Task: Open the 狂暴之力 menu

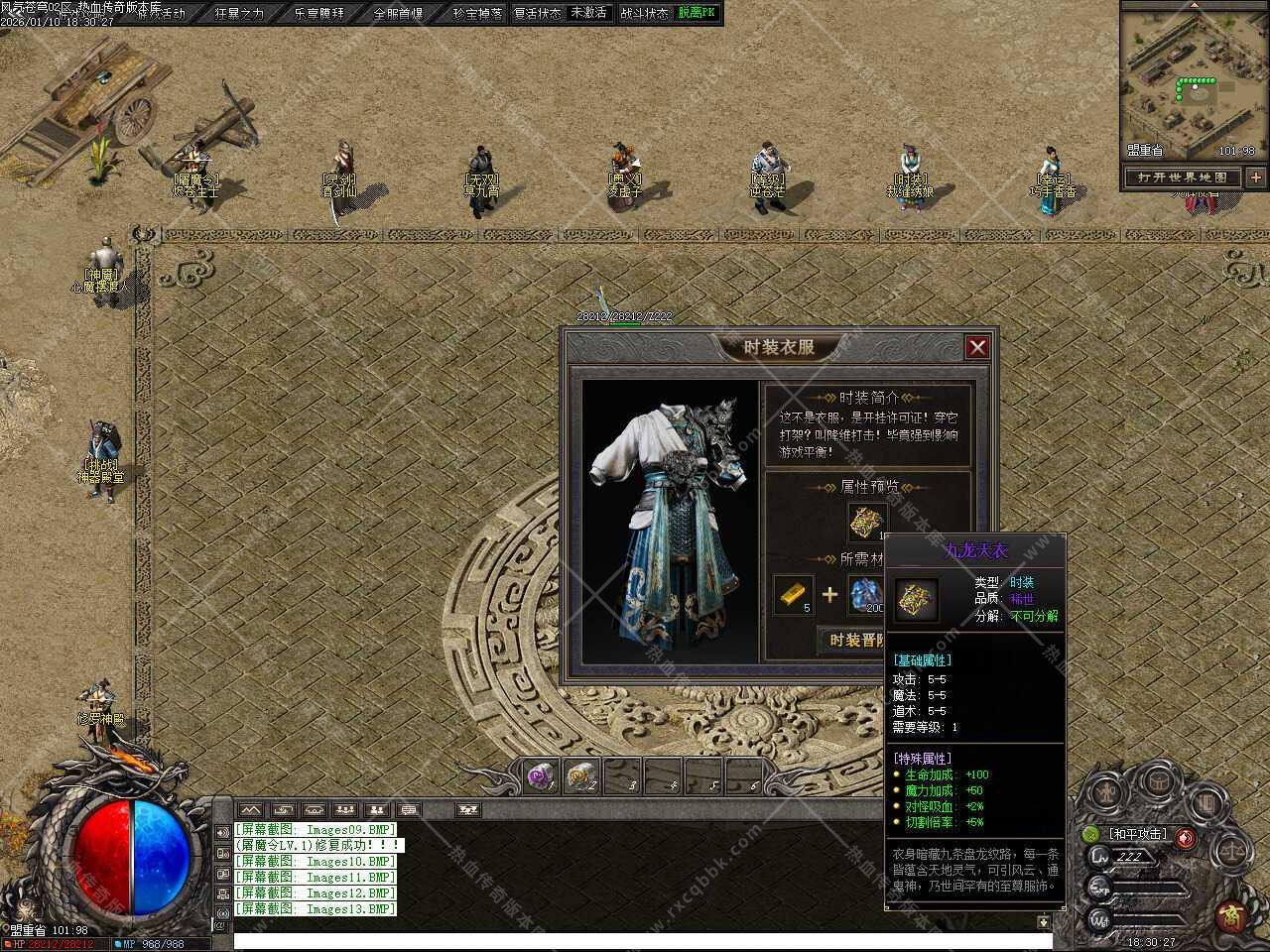Action: [239, 14]
